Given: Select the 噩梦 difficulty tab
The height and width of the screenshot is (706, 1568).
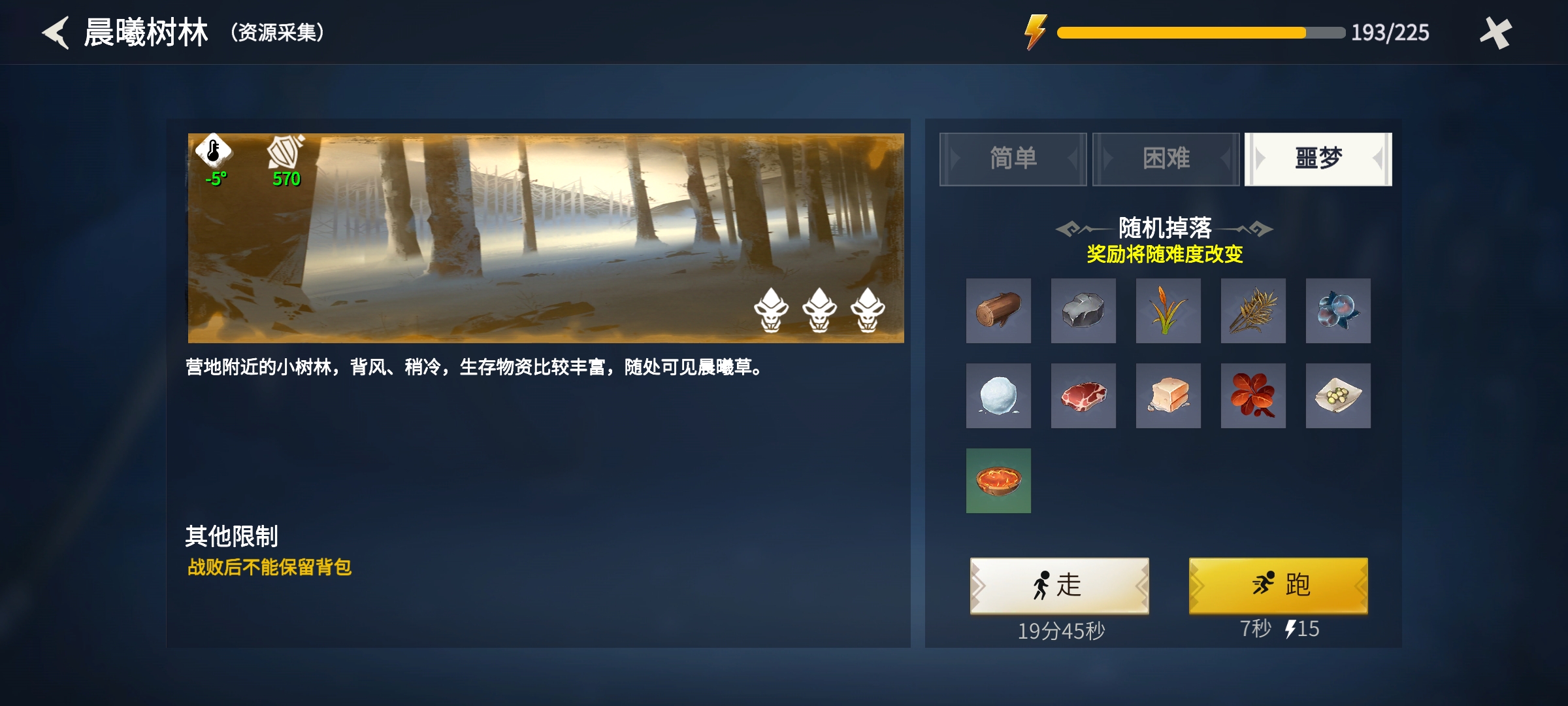Looking at the screenshot, I should tap(1318, 159).
